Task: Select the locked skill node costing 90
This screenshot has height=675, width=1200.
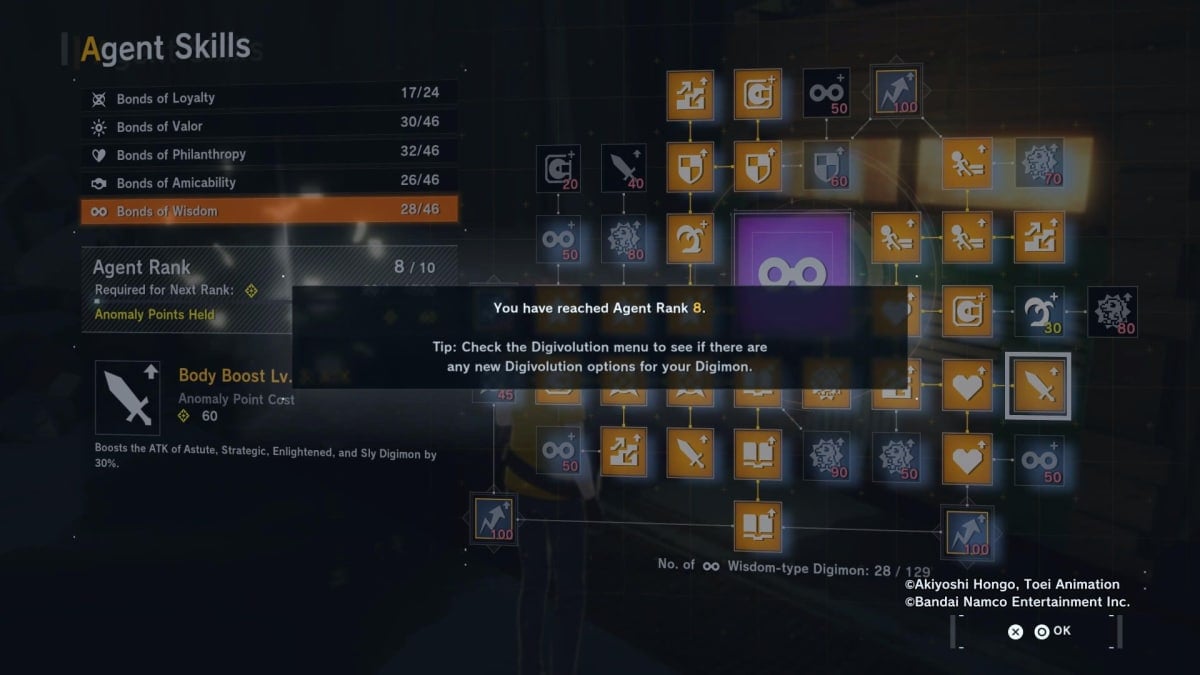Action: coord(827,455)
